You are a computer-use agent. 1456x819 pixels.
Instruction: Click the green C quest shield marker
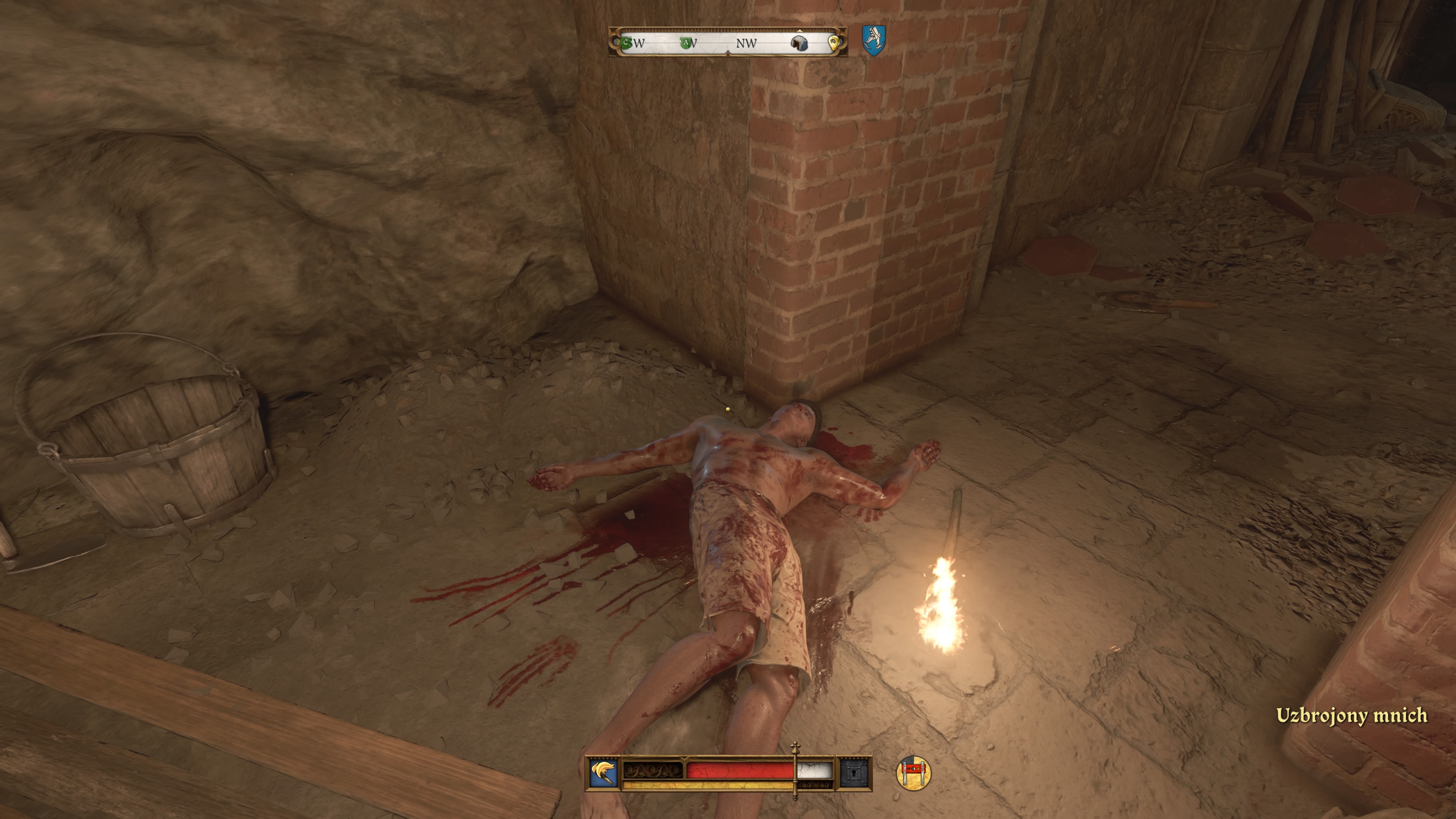tap(626, 44)
